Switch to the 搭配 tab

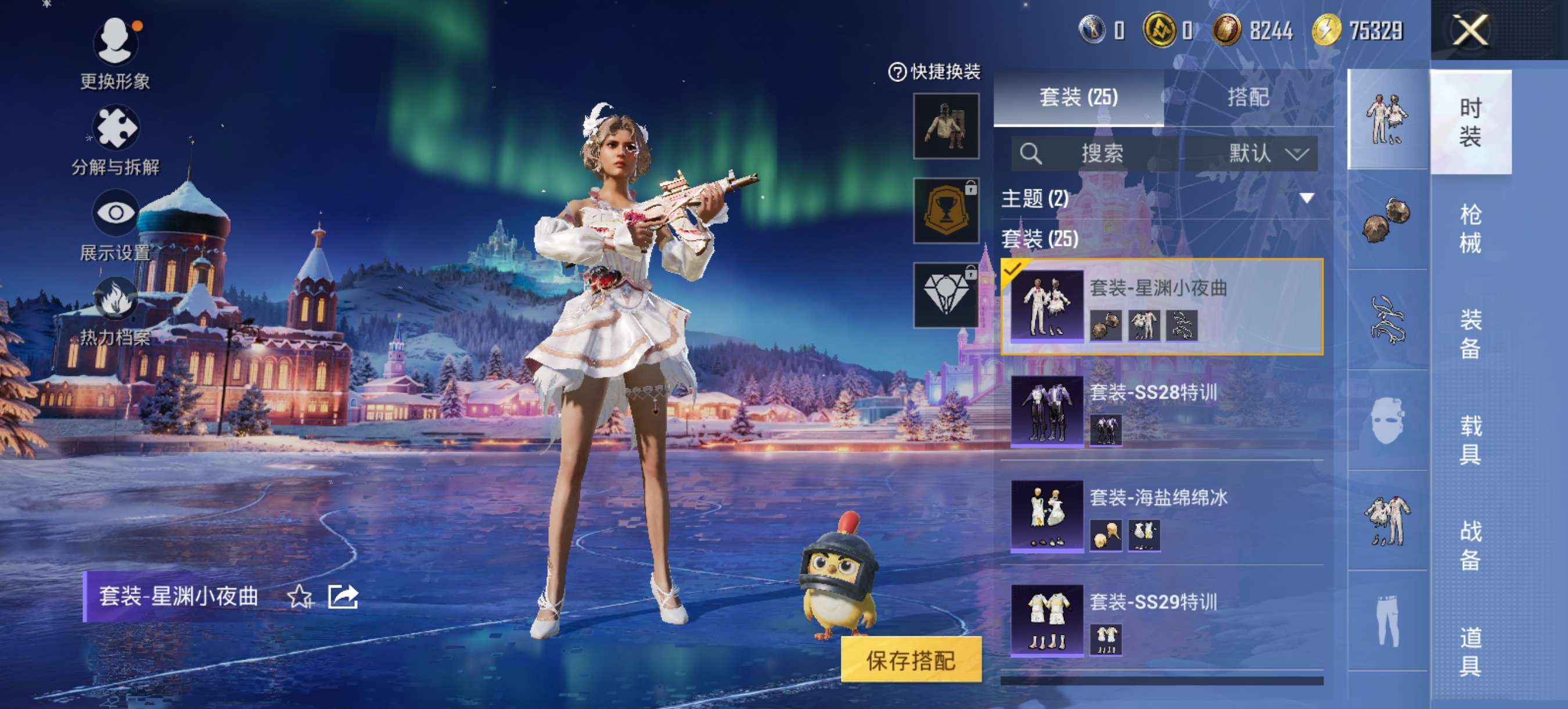(1248, 98)
